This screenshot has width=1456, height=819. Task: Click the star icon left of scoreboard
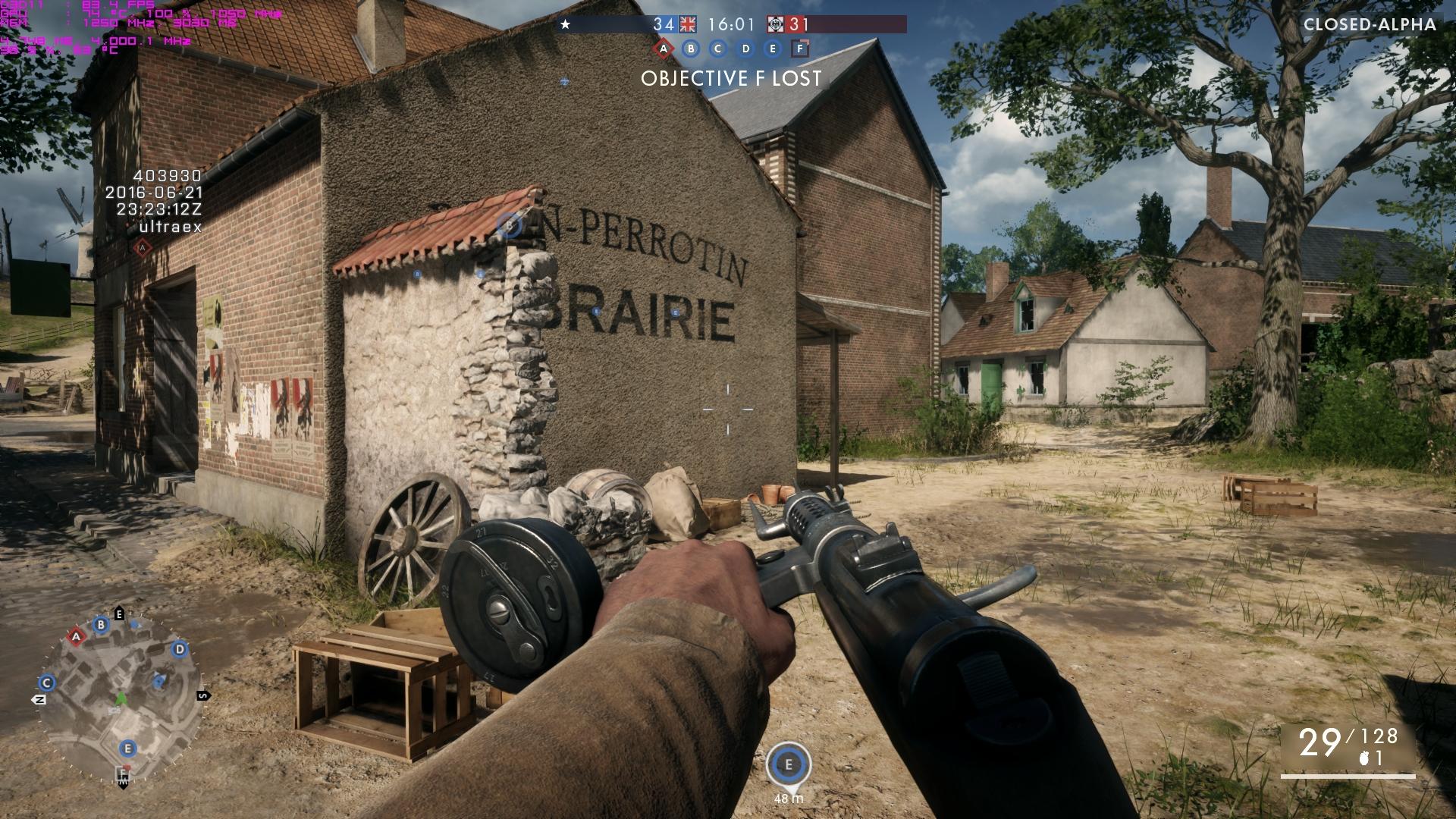[x=565, y=24]
